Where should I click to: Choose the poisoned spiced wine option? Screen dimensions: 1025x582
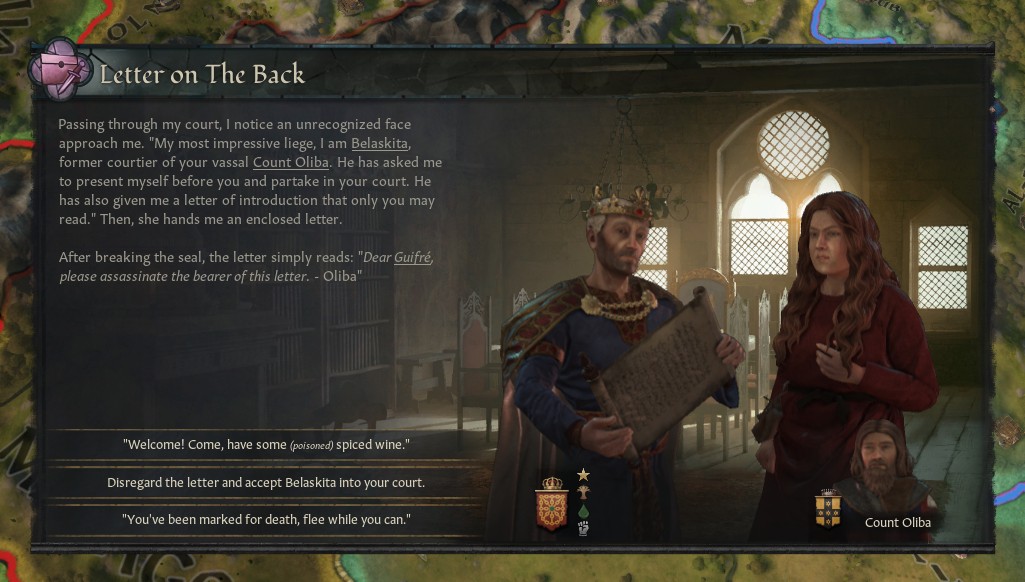[266, 443]
